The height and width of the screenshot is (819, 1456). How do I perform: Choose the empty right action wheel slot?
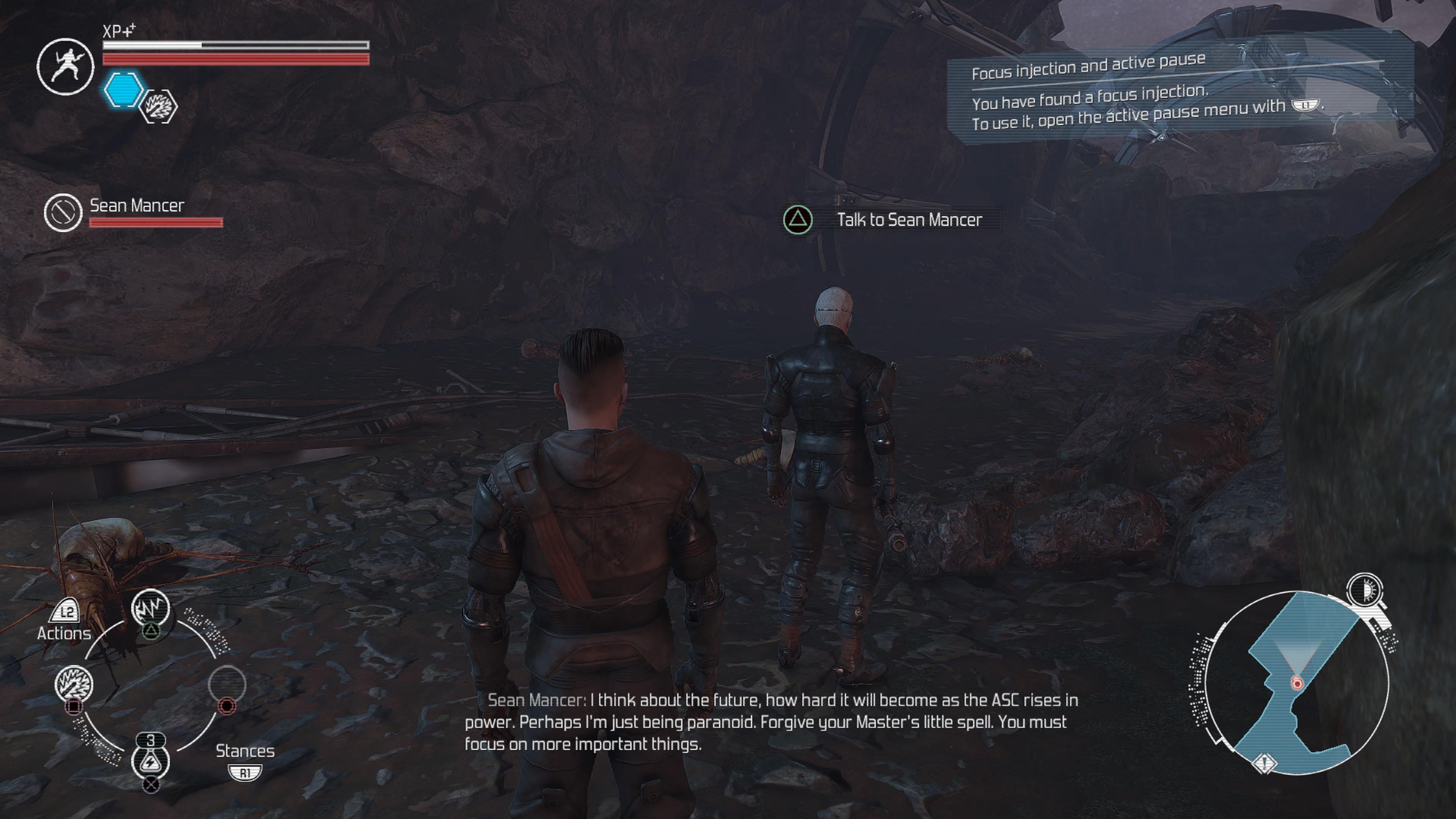[x=227, y=683]
